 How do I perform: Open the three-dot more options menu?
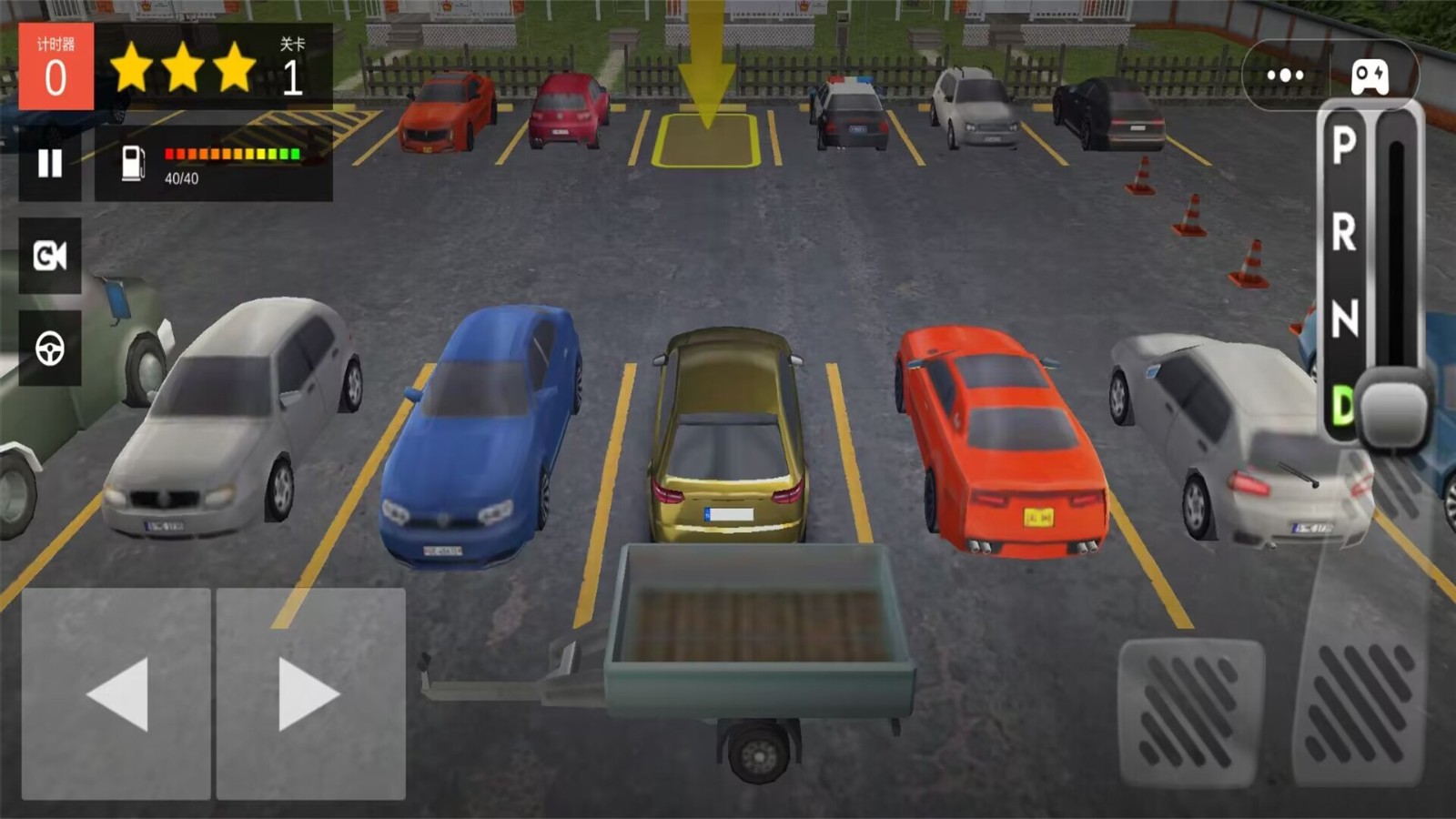coord(1285,76)
